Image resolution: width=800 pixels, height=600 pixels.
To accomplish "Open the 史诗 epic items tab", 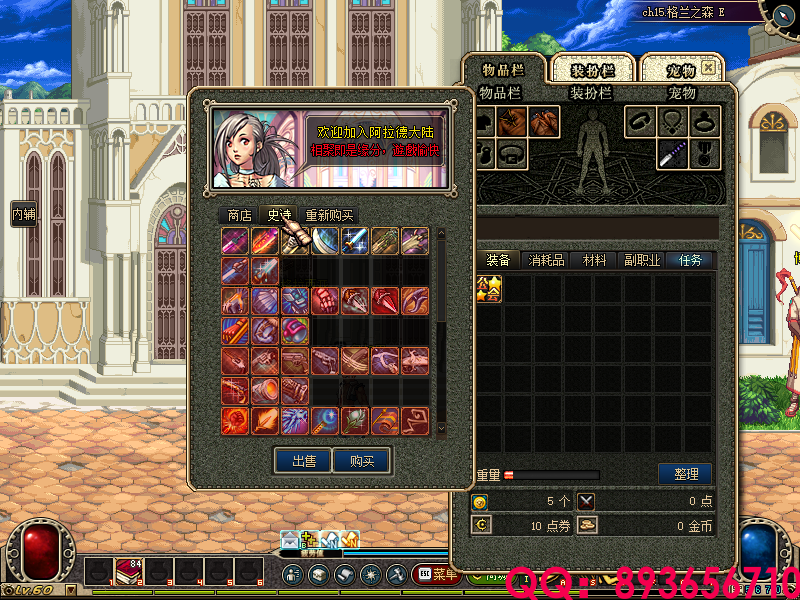I will click(279, 215).
